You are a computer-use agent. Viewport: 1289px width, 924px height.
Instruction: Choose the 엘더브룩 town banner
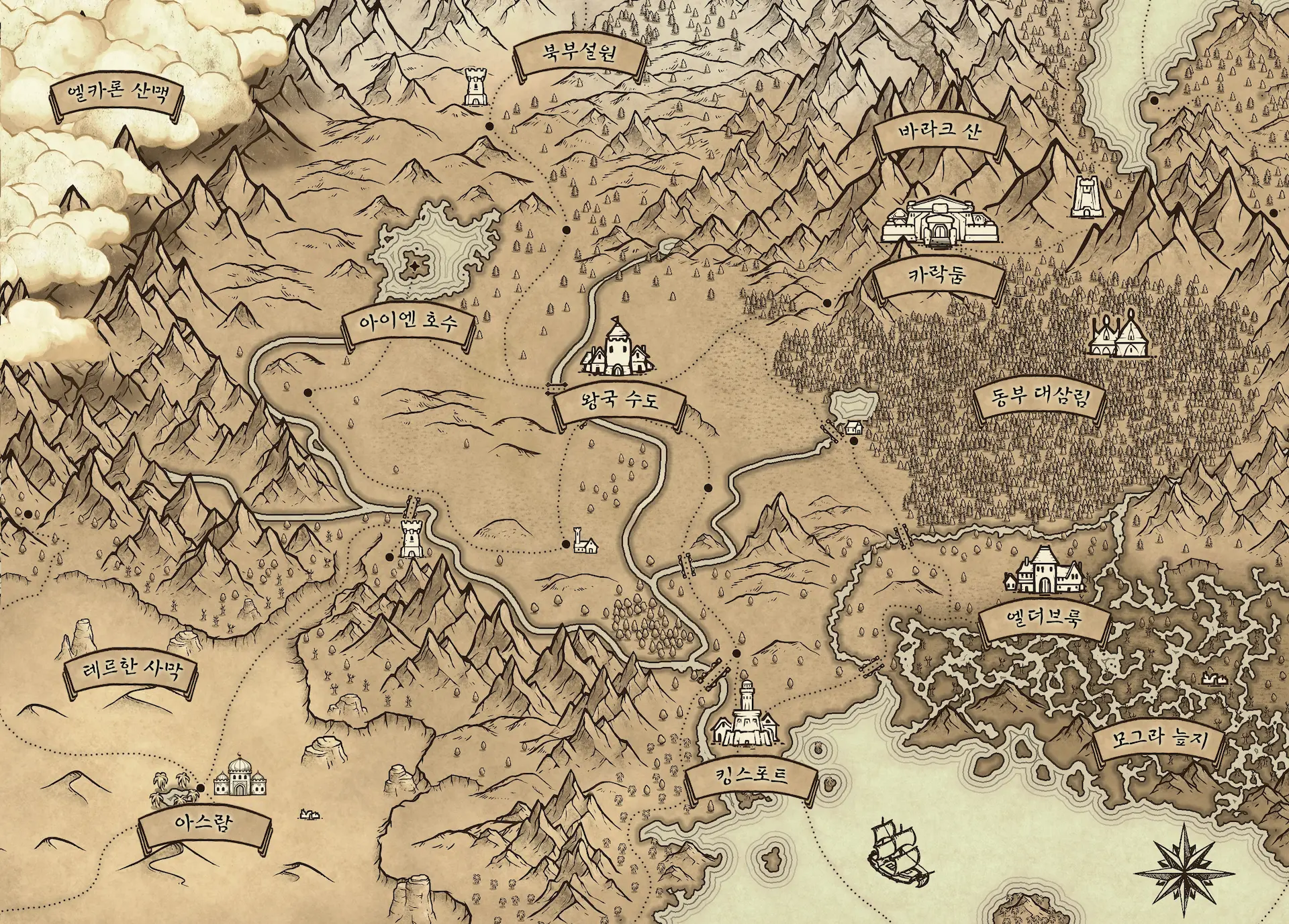(1043, 617)
